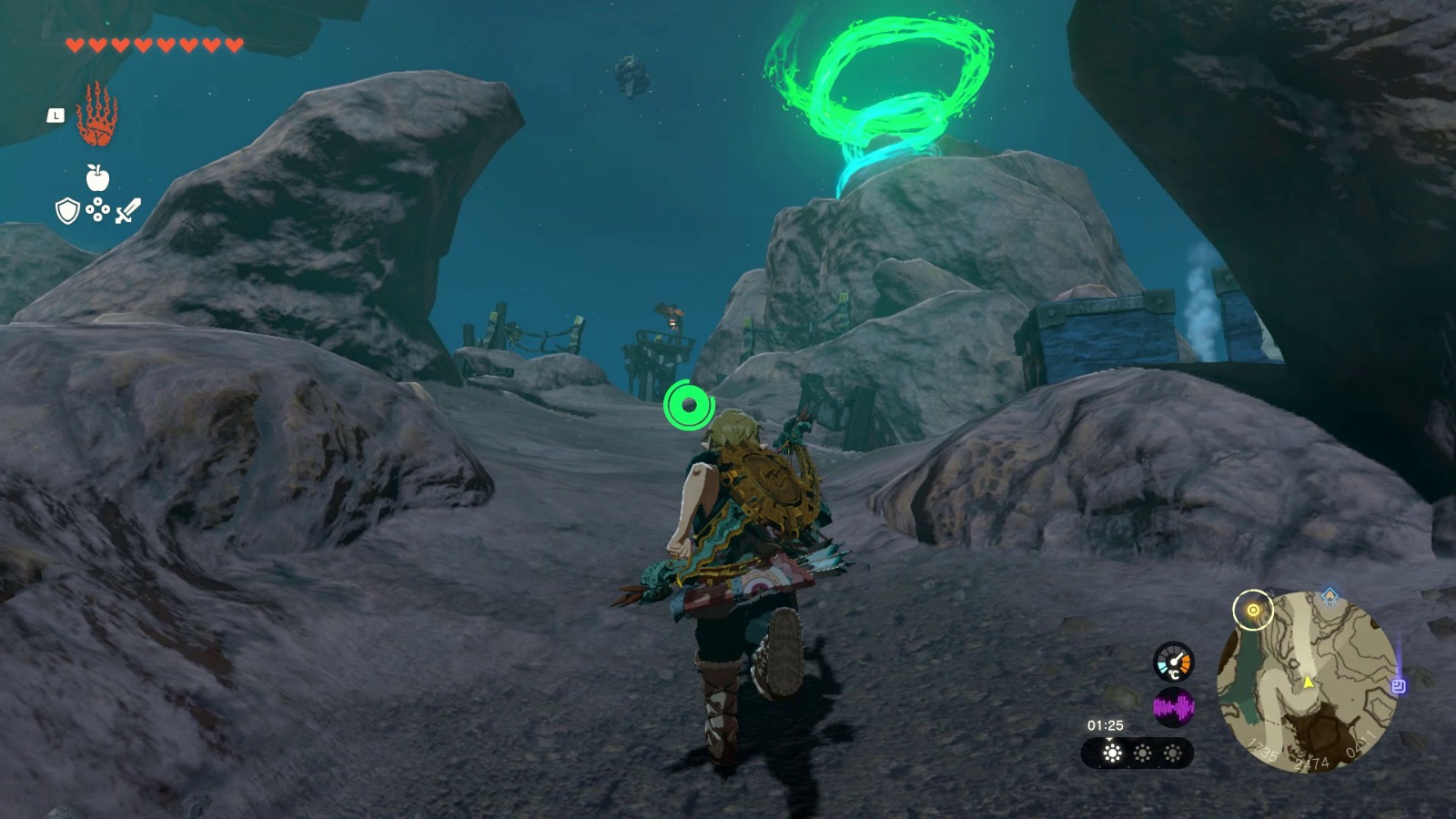
Task: Select the sword icon in the HUD
Action: point(127,211)
